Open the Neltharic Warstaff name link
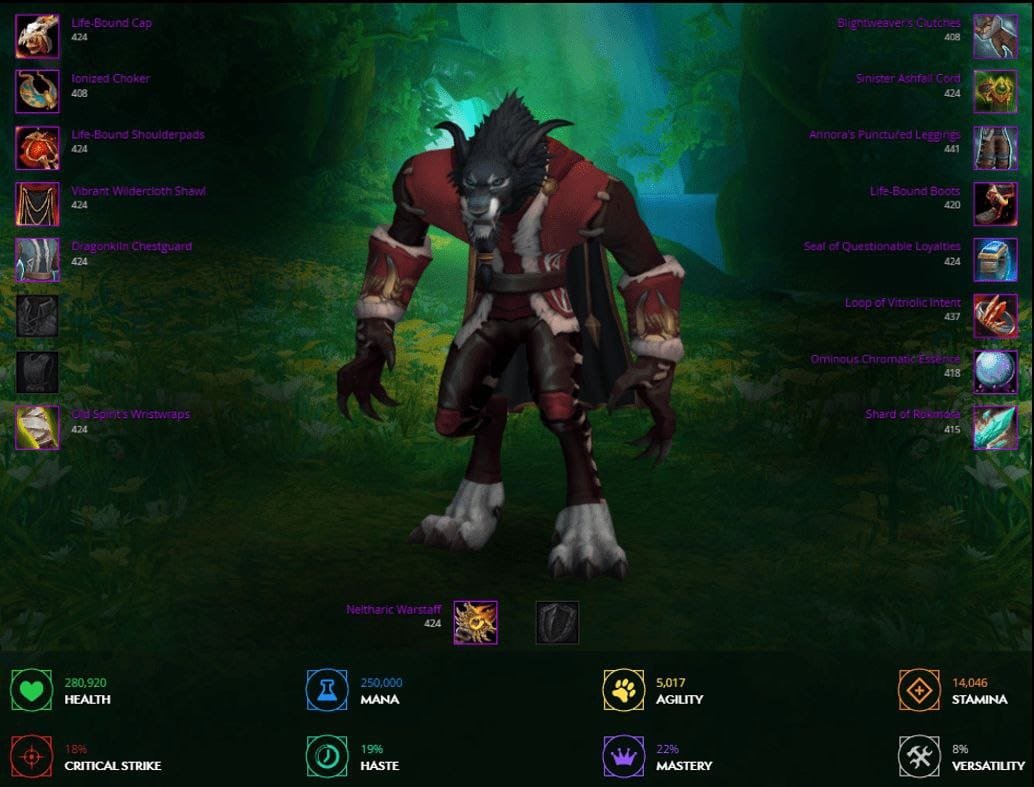The height and width of the screenshot is (787, 1034). (x=393, y=609)
